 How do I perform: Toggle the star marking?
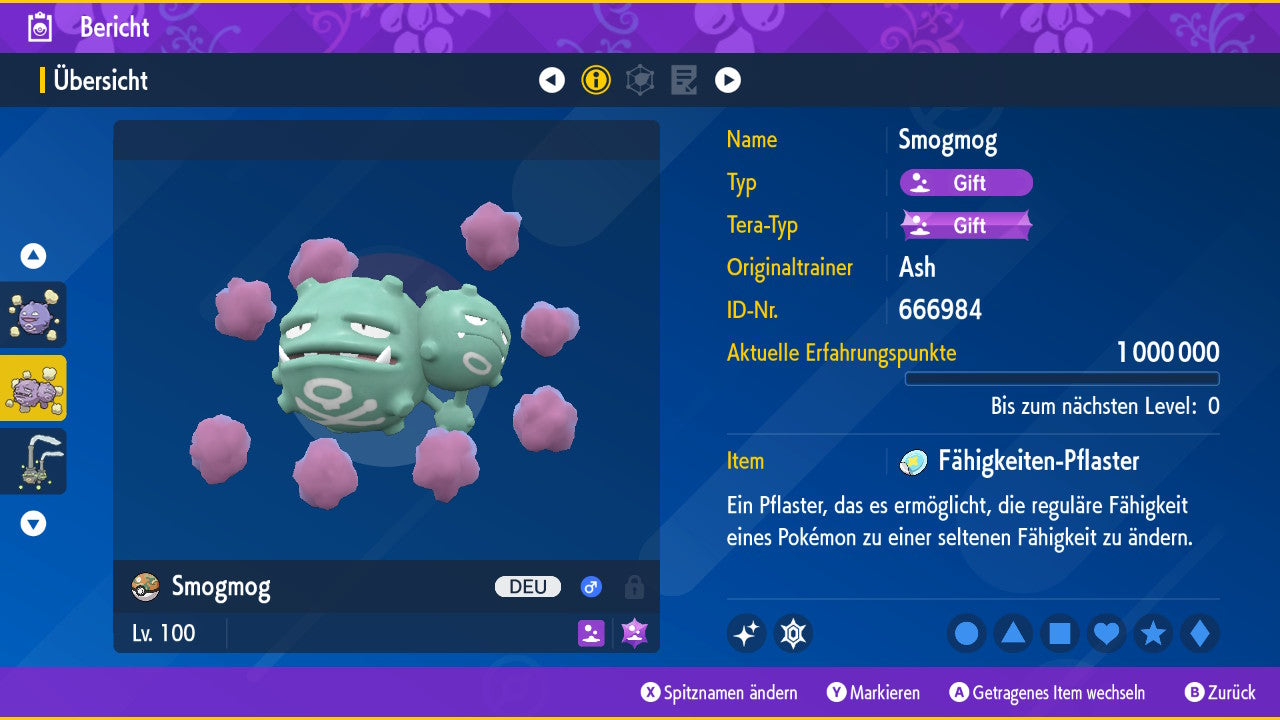point(1153,633)
